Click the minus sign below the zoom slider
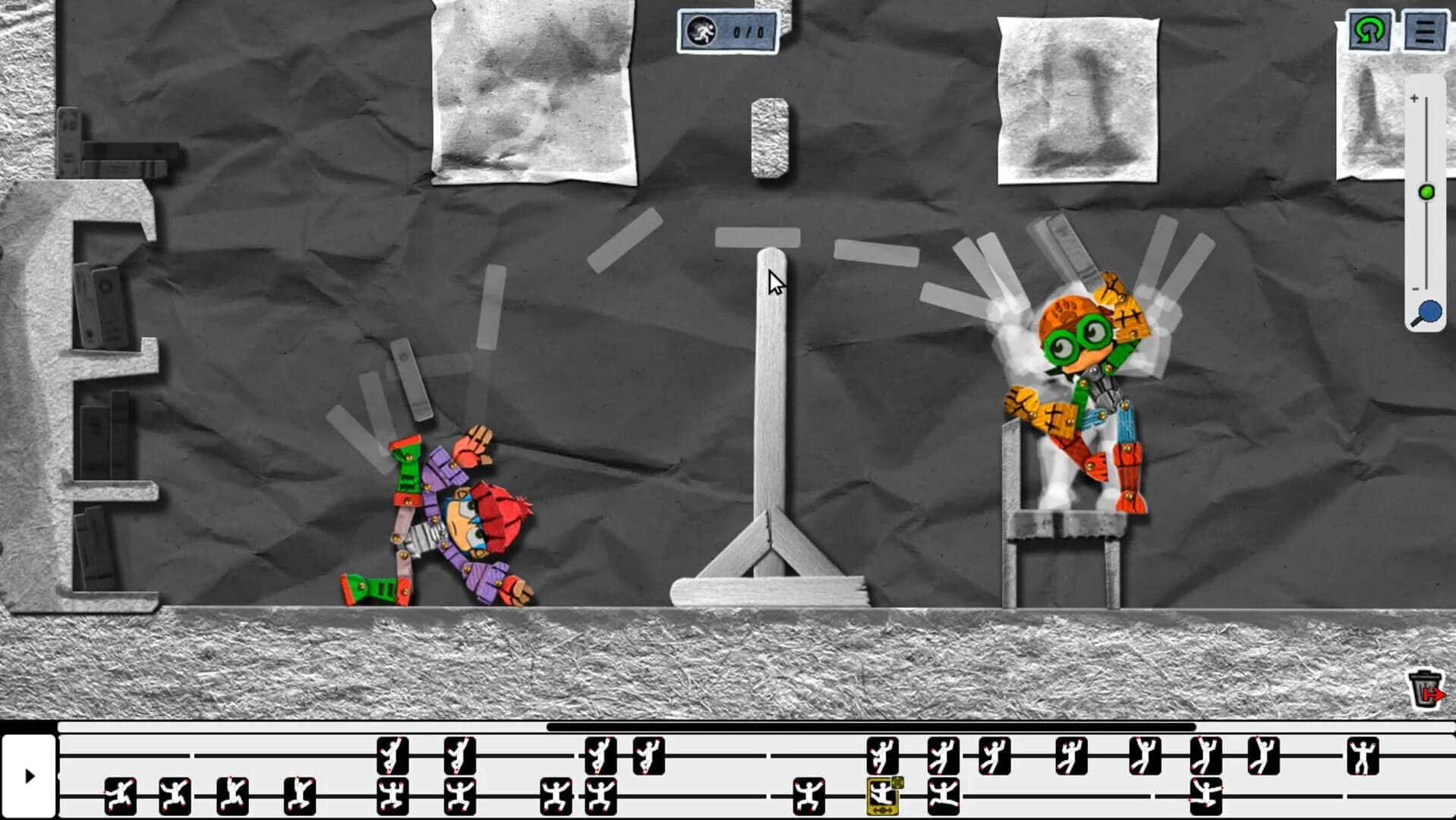Image resolution: width=1456 pixels, height=820 pixels. 1413,289
